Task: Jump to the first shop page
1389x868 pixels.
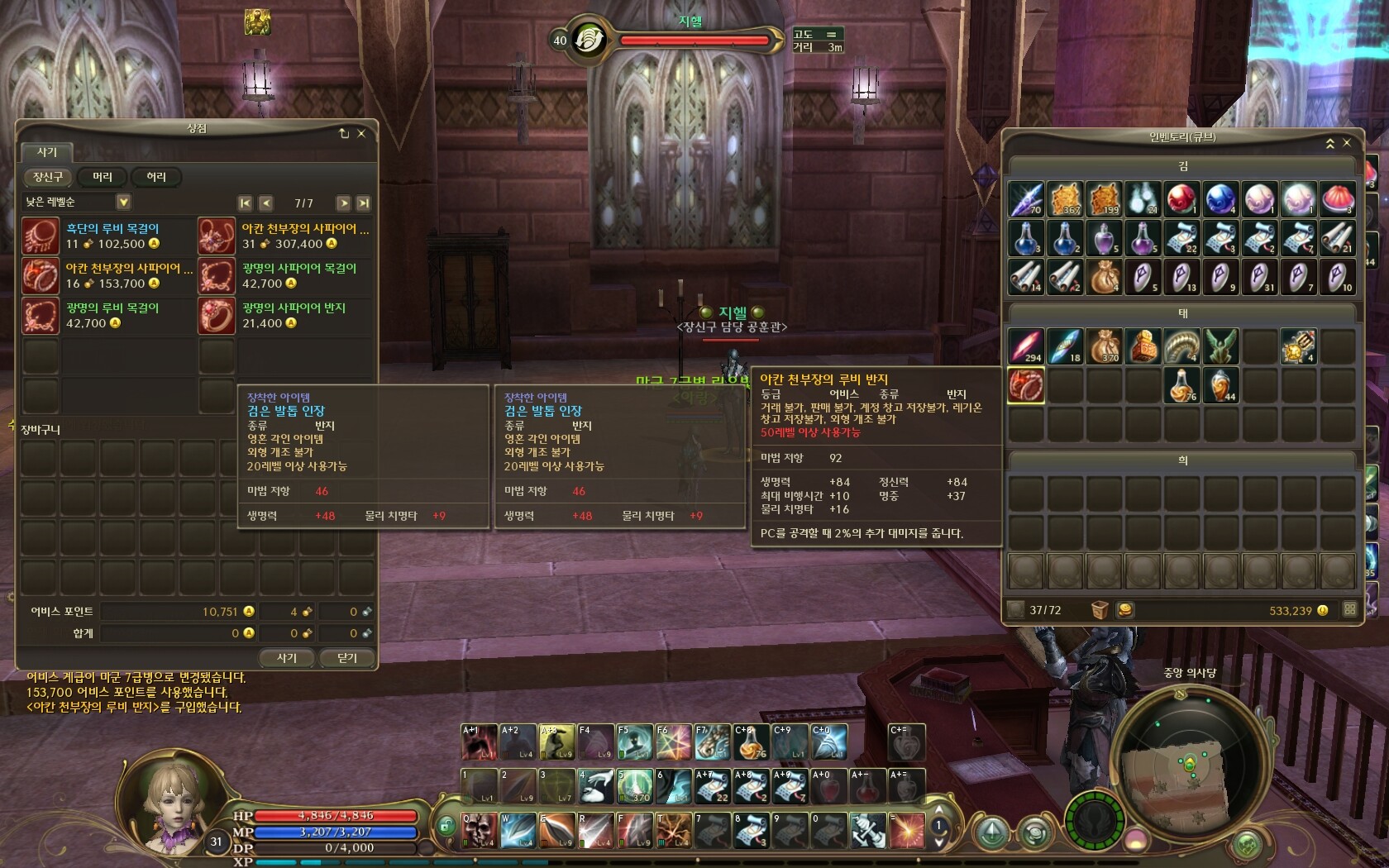Action: click(245, 203)
